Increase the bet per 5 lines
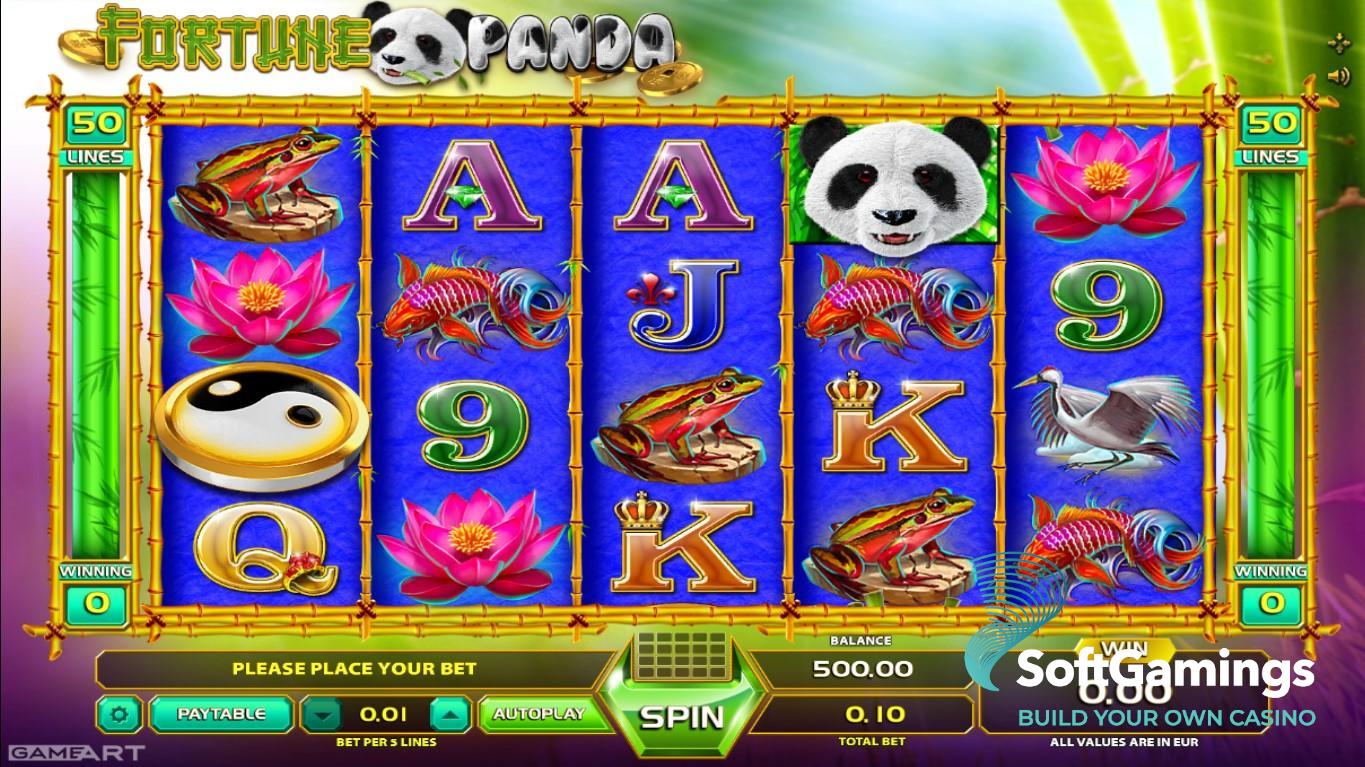 click(450, 715)
